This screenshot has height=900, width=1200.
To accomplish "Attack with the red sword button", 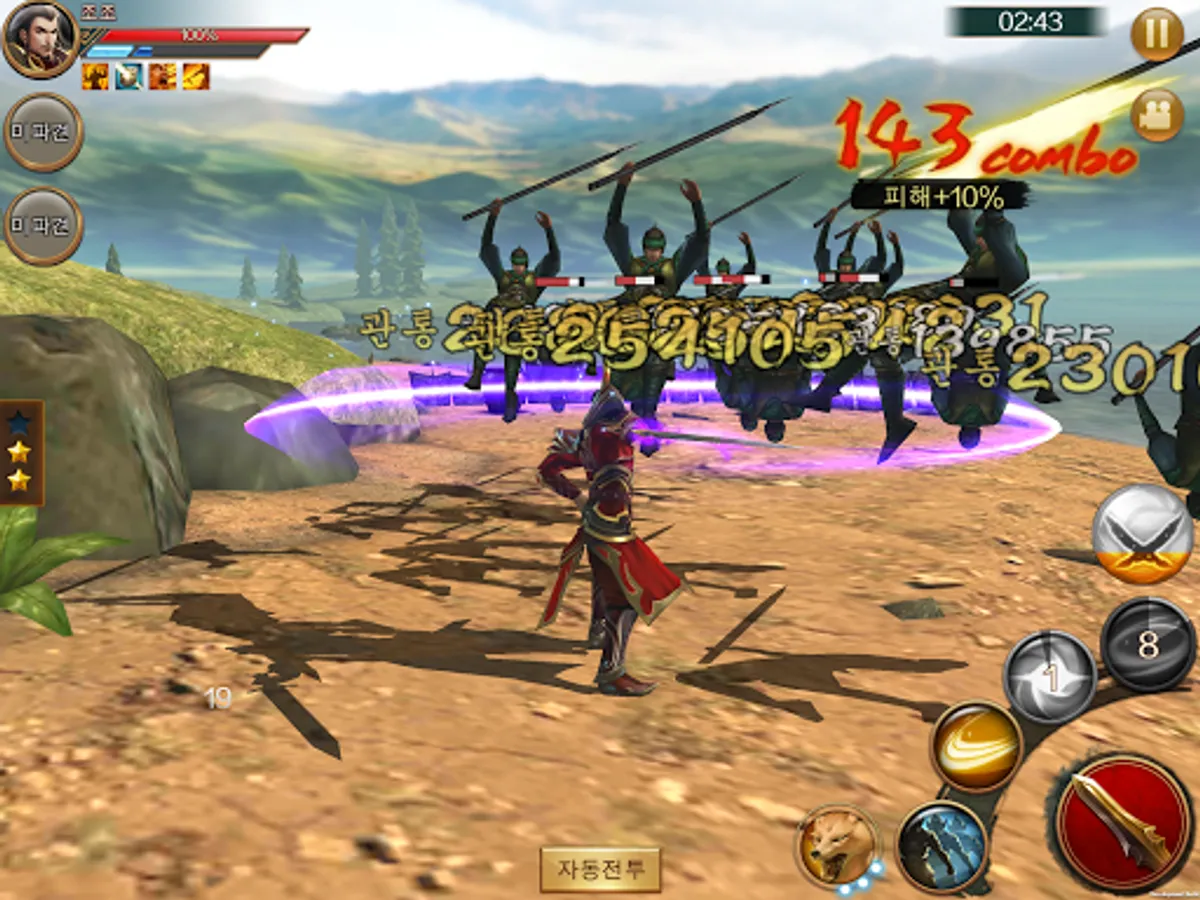I will point(1123,822).
